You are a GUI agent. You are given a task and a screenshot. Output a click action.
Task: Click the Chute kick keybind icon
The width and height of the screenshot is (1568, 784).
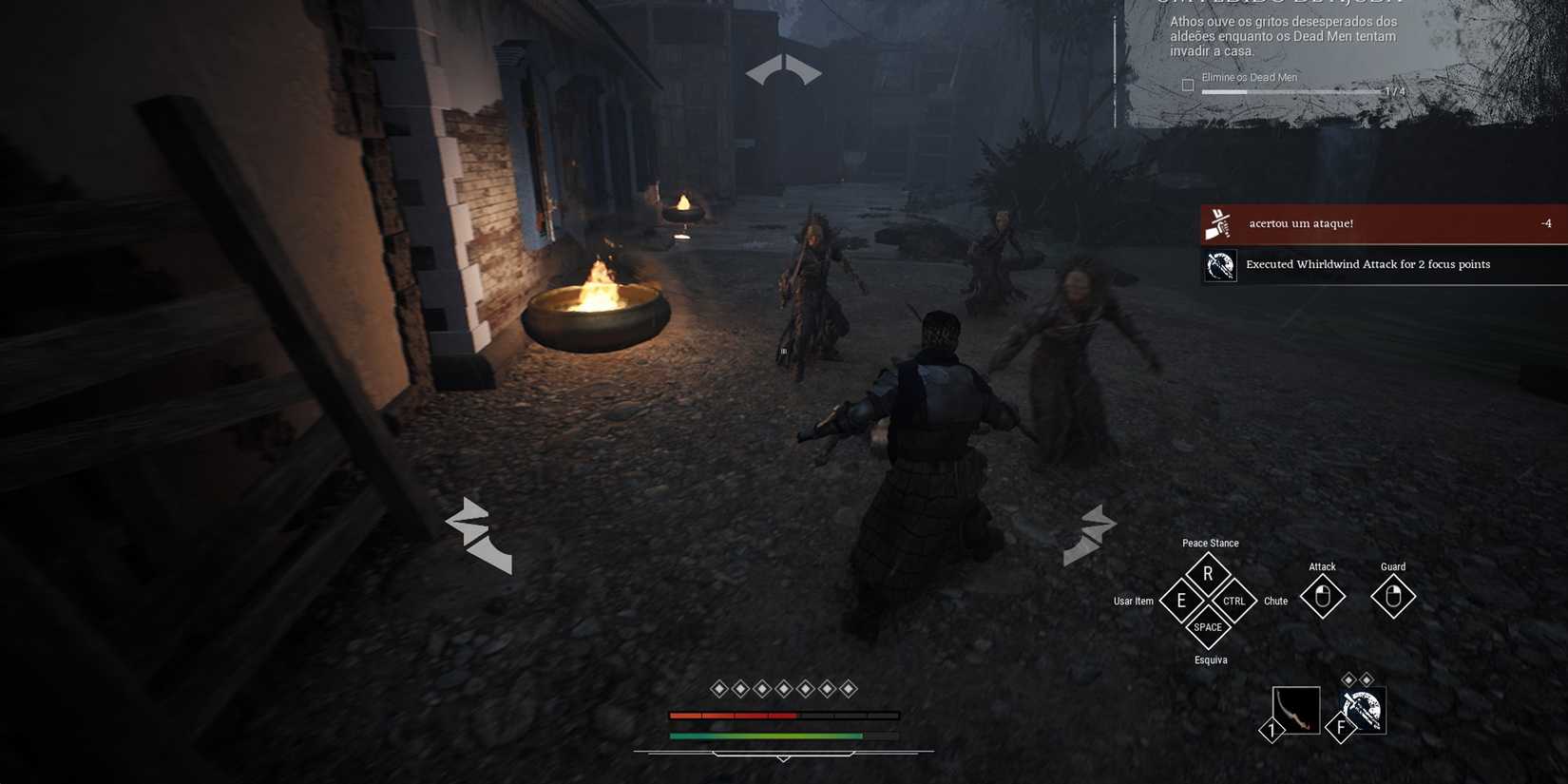(x=1234, y=601)
